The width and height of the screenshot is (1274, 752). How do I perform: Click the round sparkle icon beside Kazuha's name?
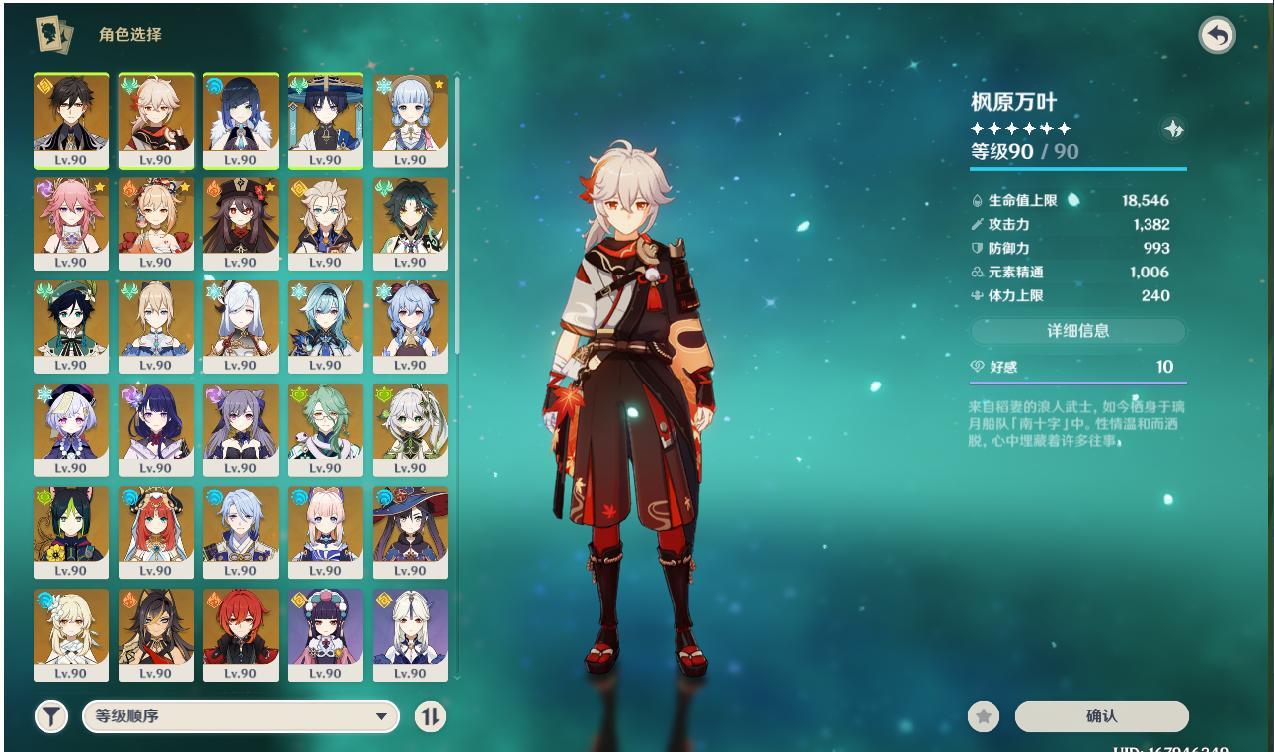coord(1174,128)
